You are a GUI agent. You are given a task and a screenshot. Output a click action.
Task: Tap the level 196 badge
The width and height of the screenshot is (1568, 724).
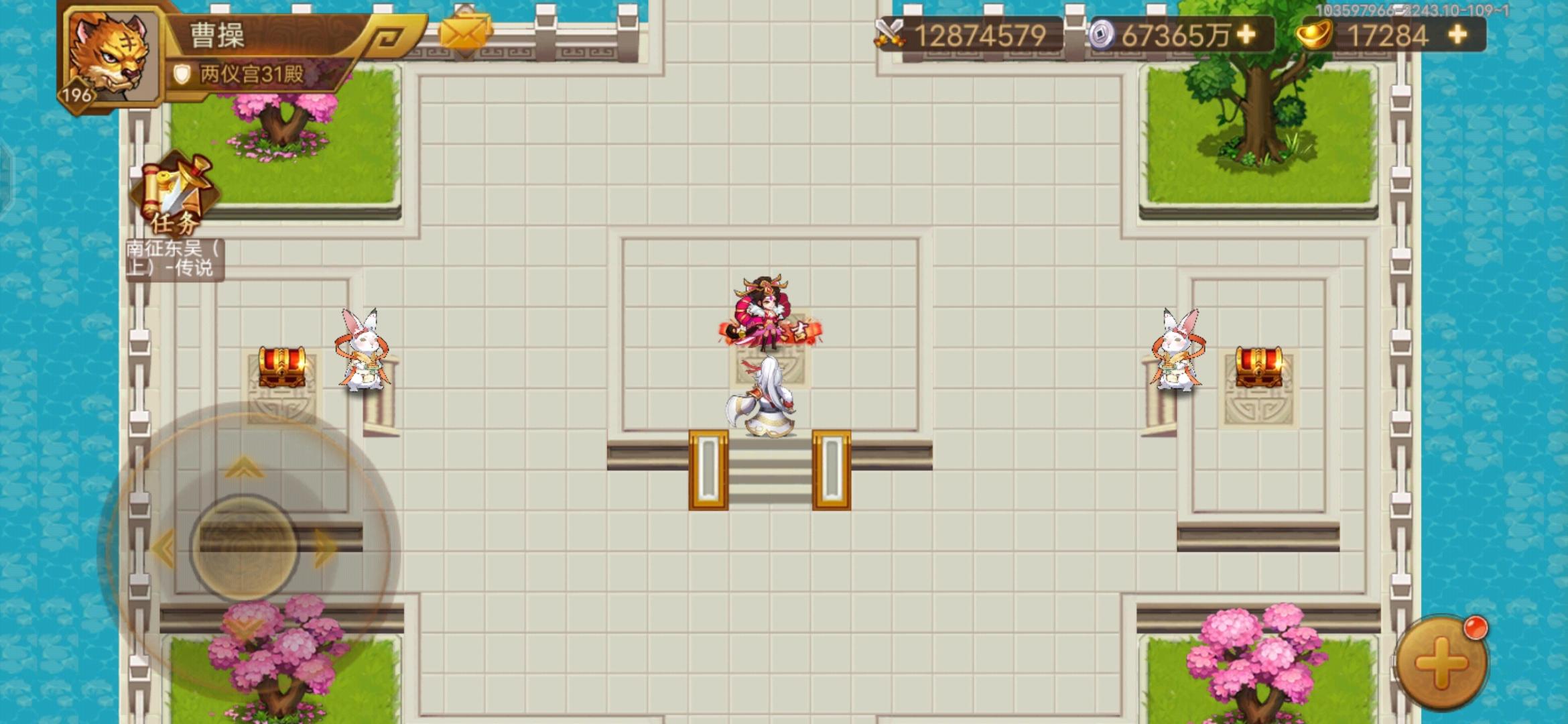pyautogui.click(x=76, y=94)
